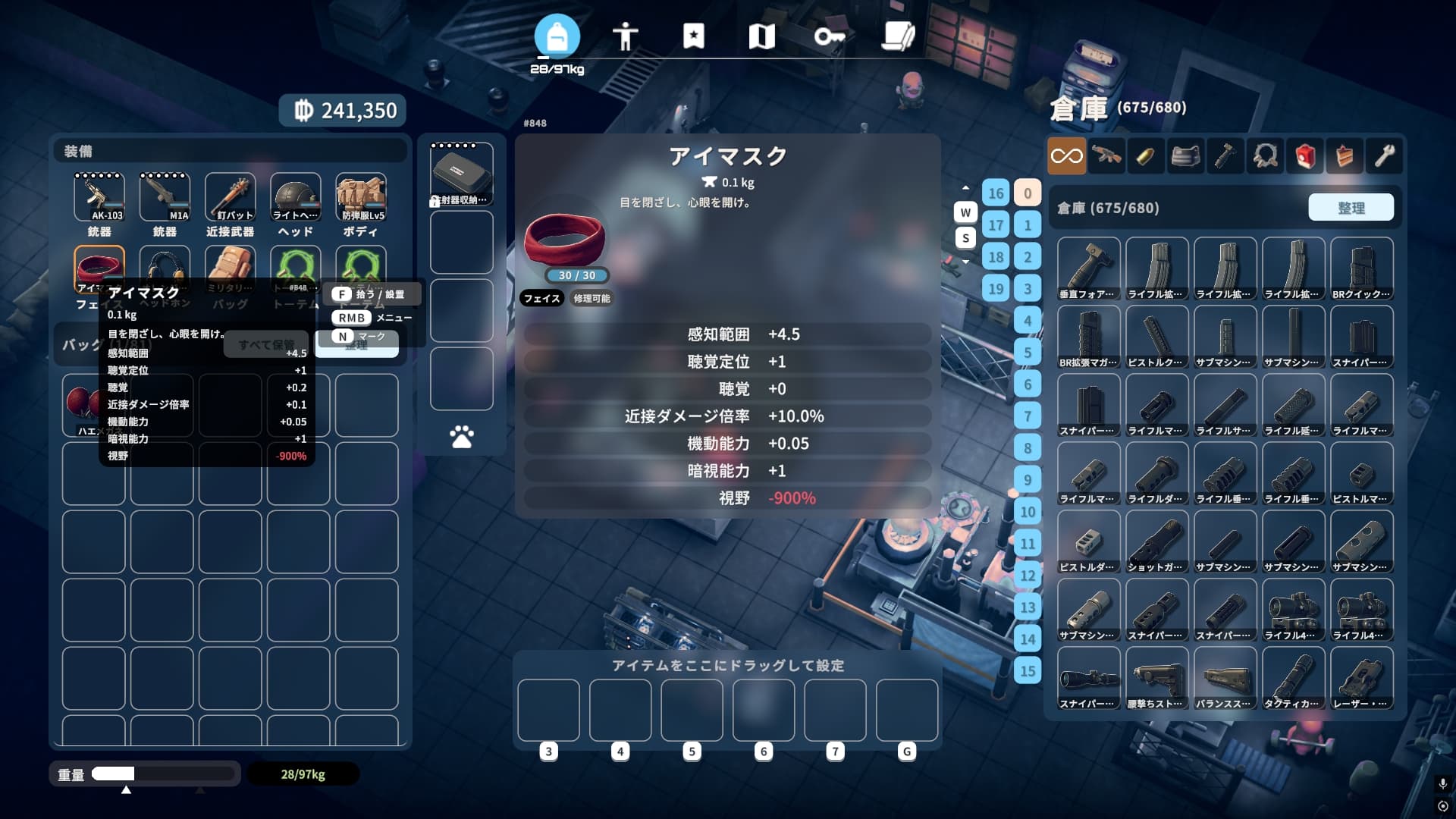Select the vertical foregrip in storage
1456x819 pixels.
click(x=1088, y=268)
